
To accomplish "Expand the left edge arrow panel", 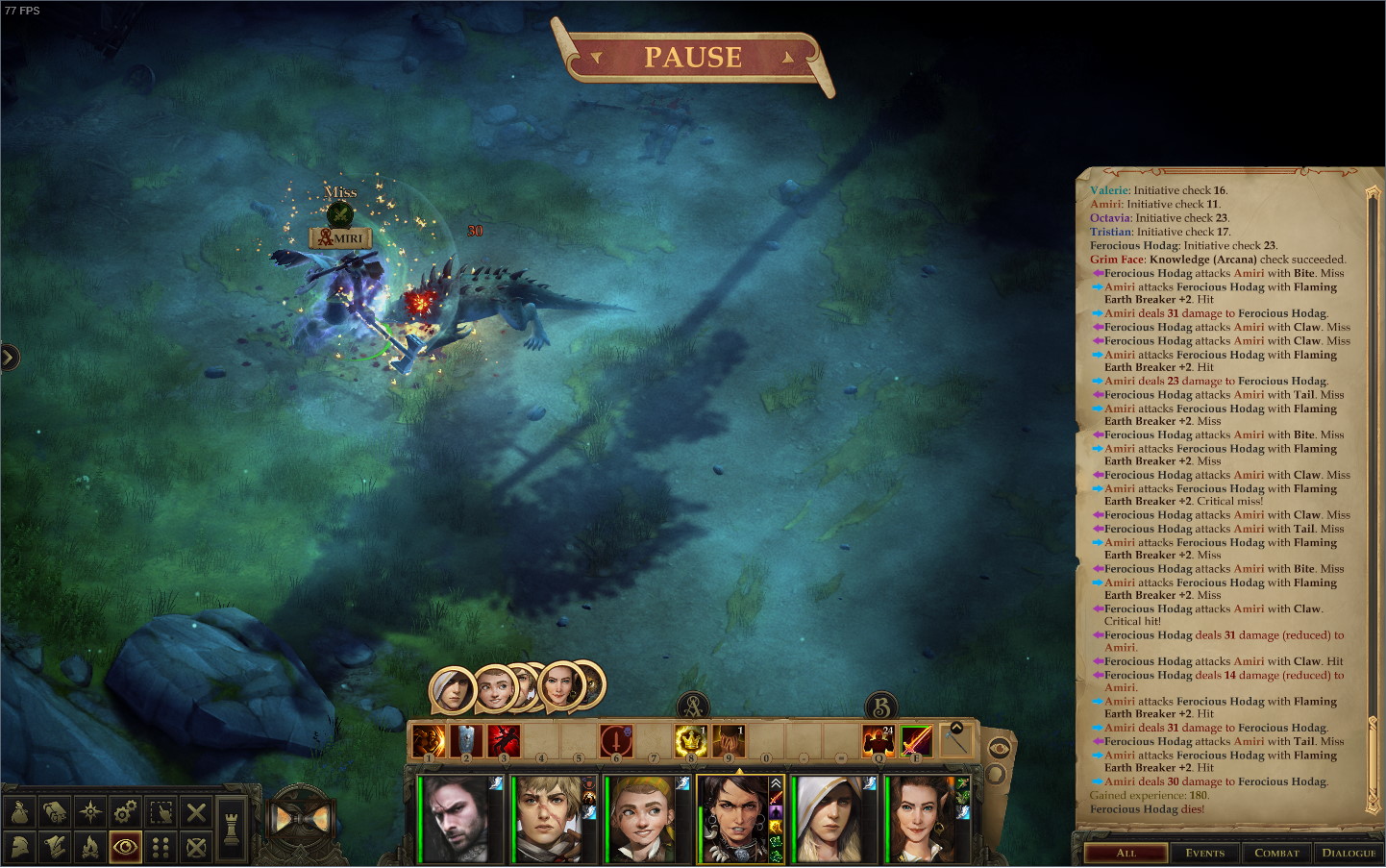I will pyautogui.click(x=9, y=358).
